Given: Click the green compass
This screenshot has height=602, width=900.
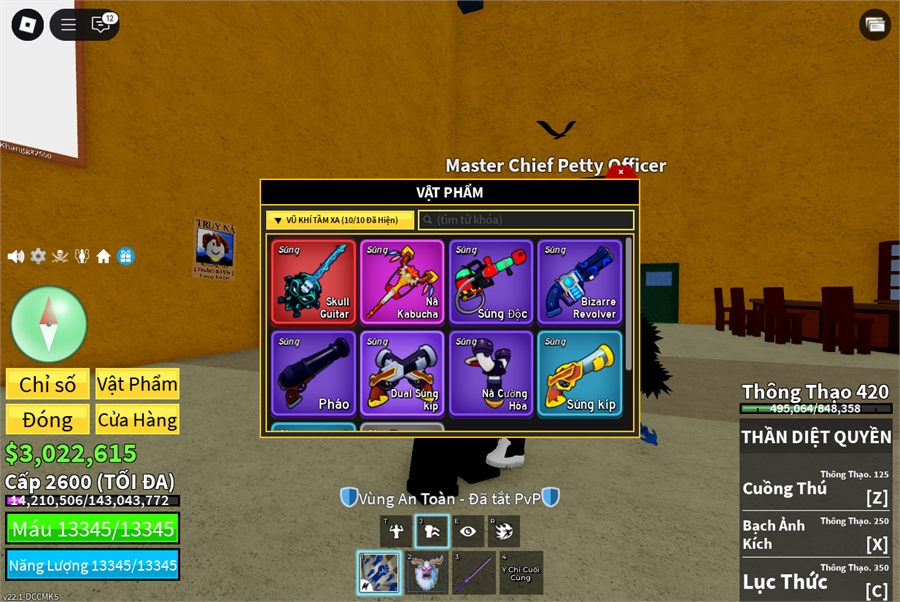Looking at the screenshot, I should click(x=49, y=324).
